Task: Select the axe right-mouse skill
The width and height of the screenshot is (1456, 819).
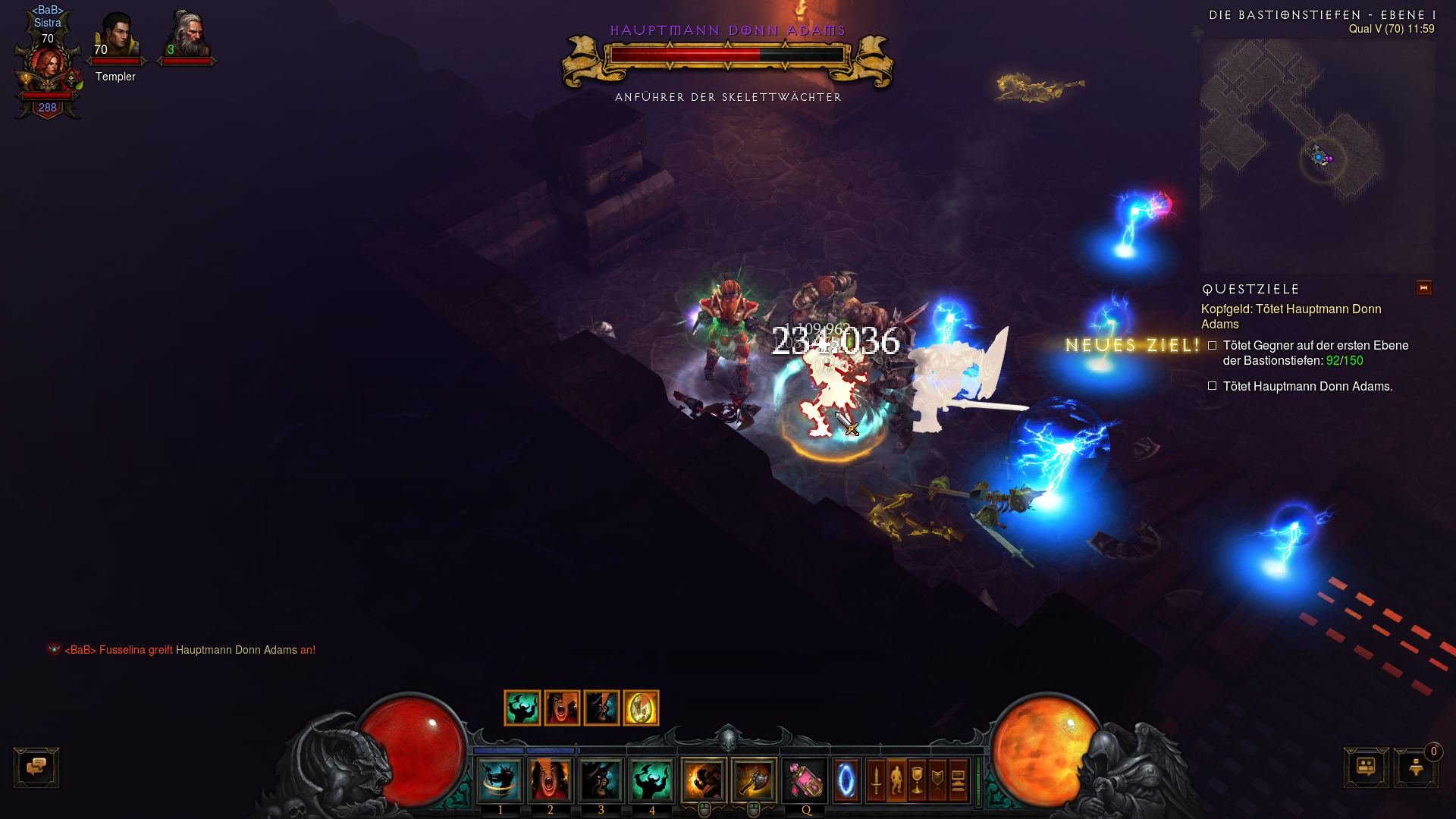Action: tap(754, 780)
